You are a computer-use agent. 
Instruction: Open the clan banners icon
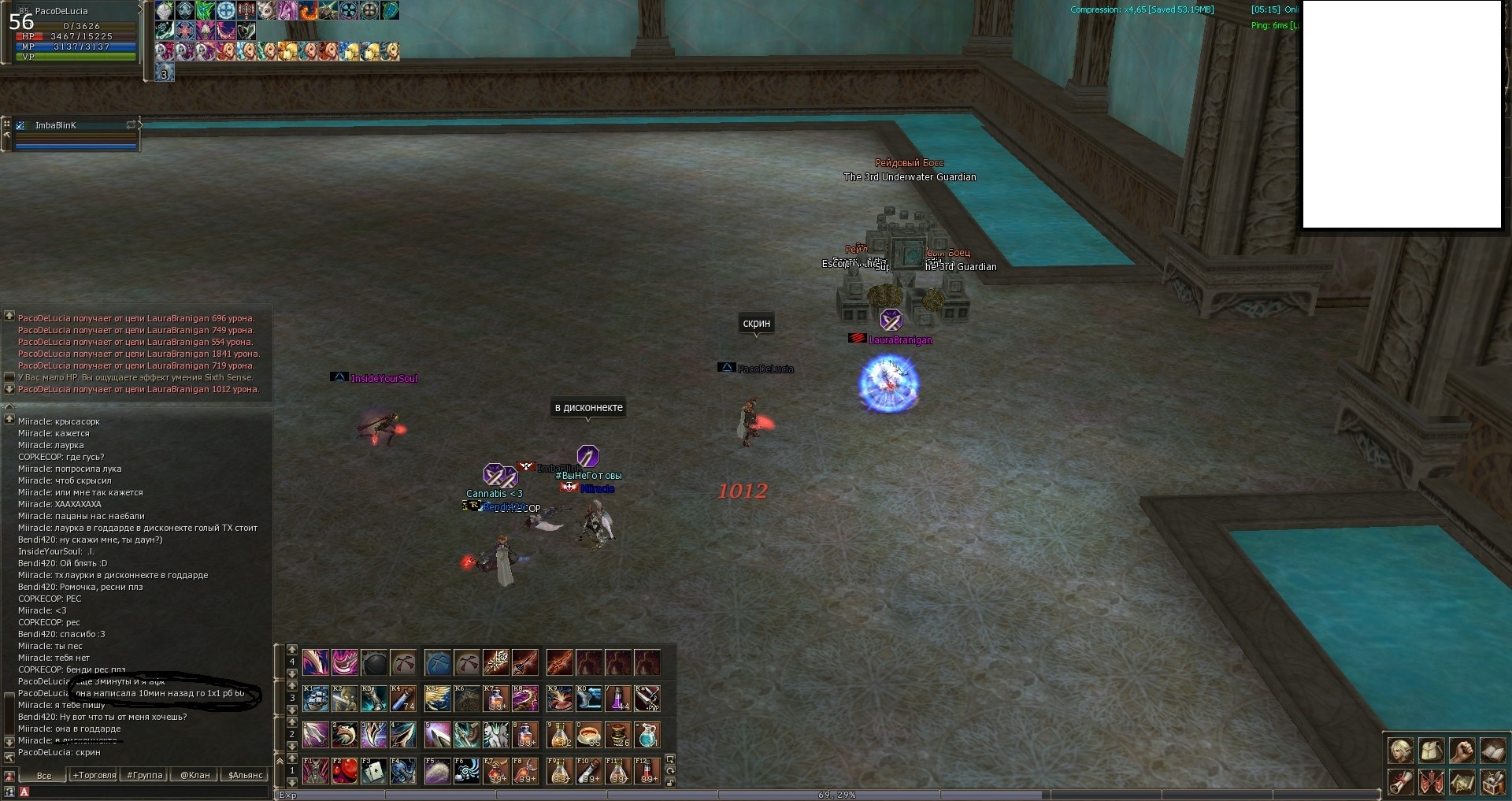[x=1431, y=782]
